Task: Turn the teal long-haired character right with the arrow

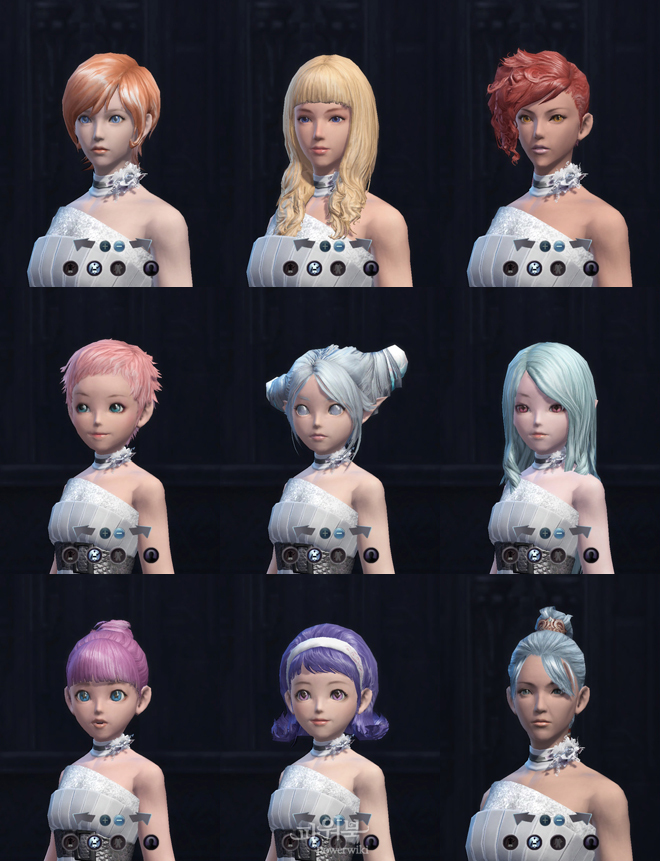Action: pos(581,532)
